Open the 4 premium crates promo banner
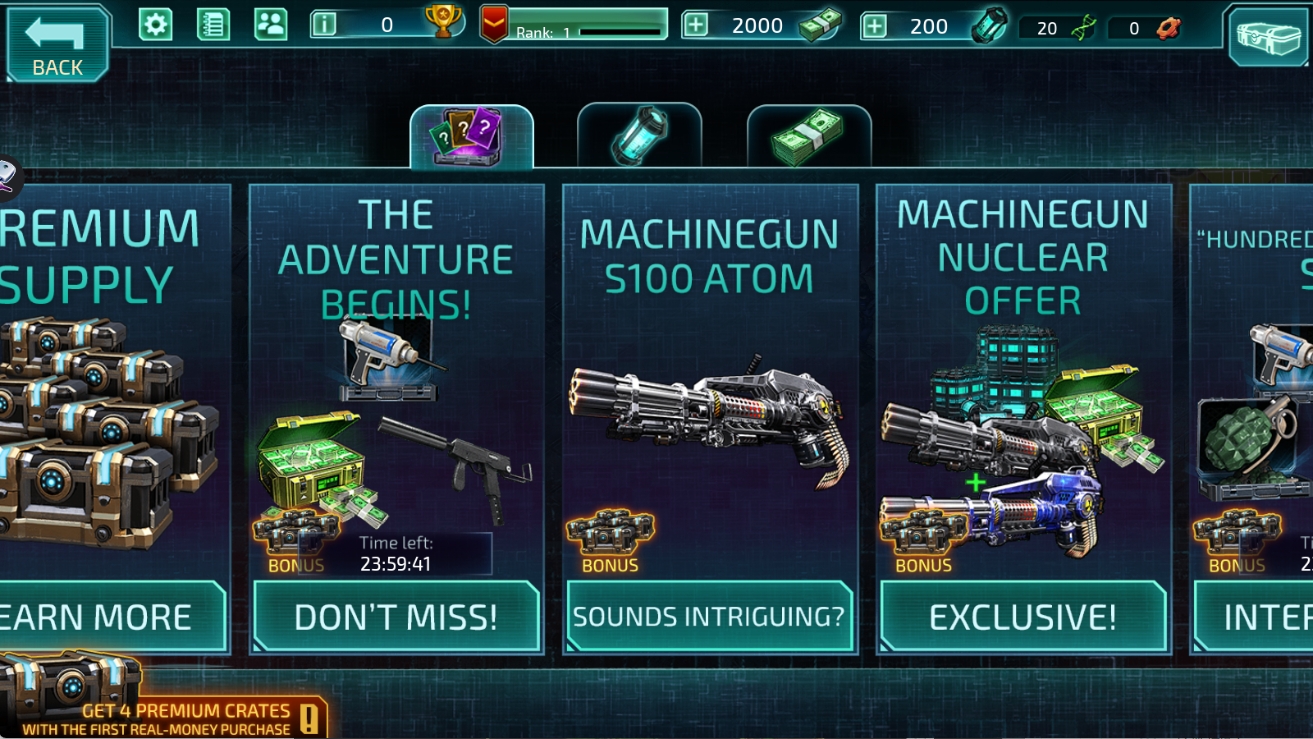 pyautogui.click(x=165, y=710)
